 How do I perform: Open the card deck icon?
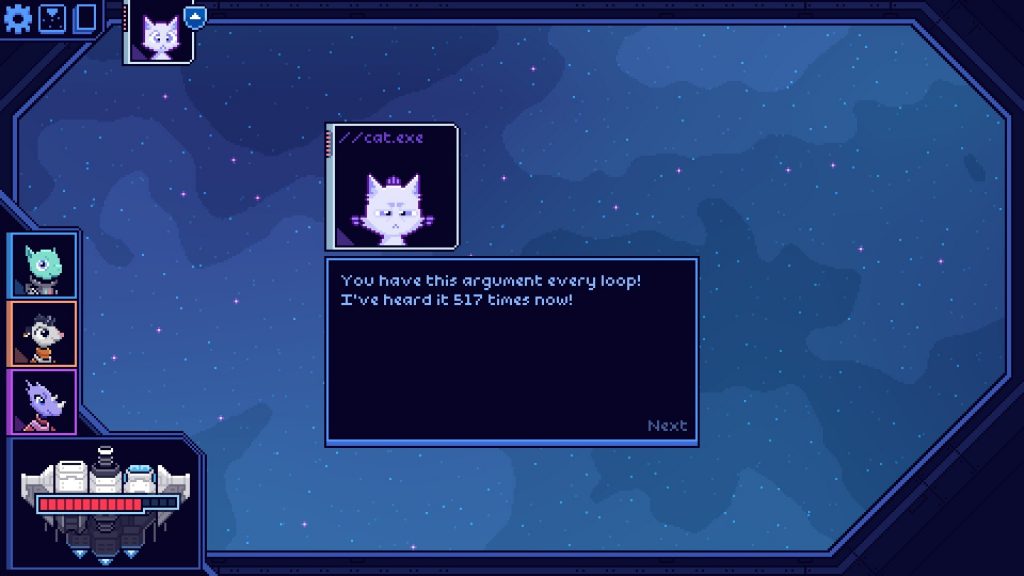coord(85,18)
